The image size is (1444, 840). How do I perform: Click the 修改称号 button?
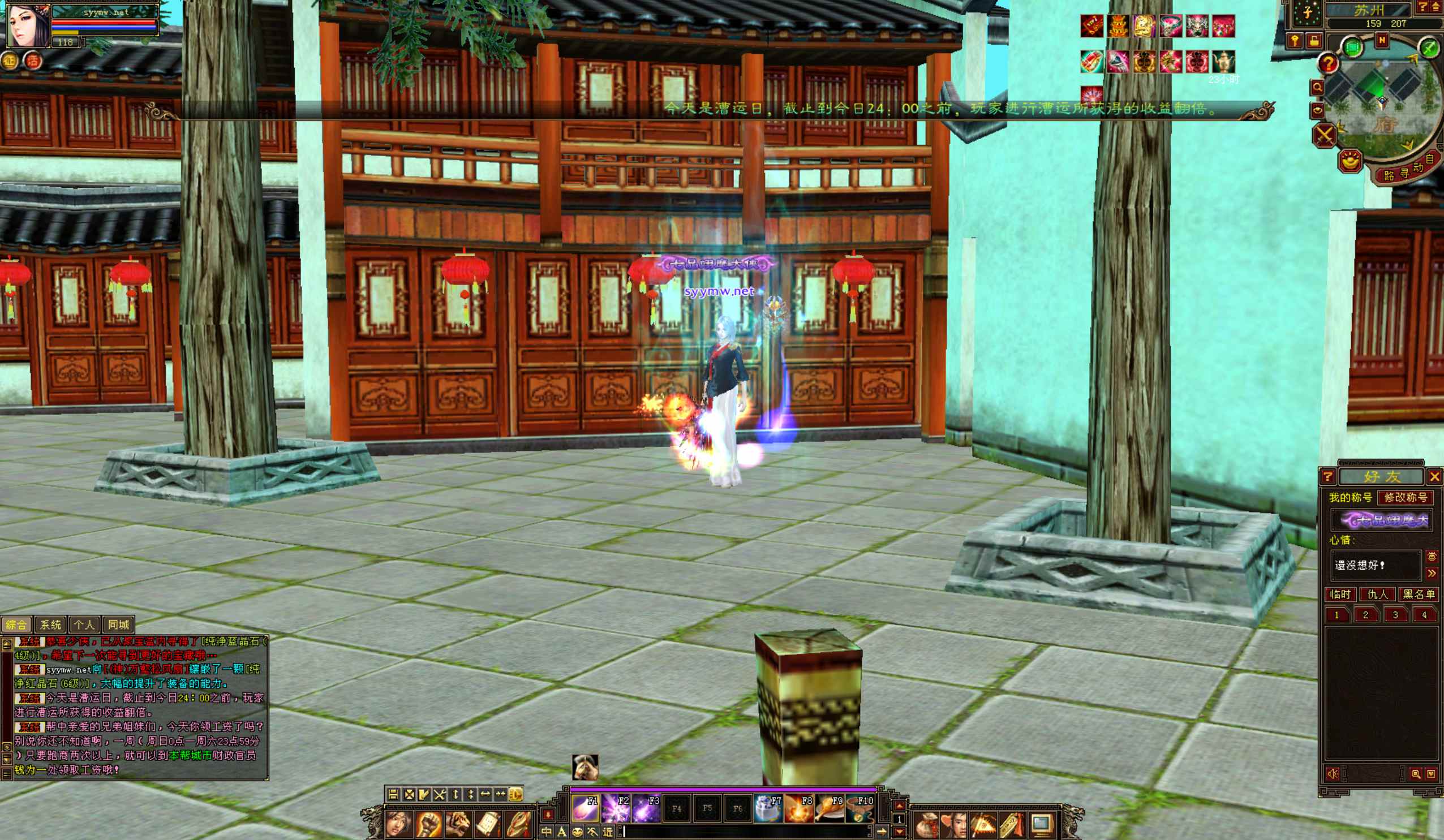tap(1405, 497)
